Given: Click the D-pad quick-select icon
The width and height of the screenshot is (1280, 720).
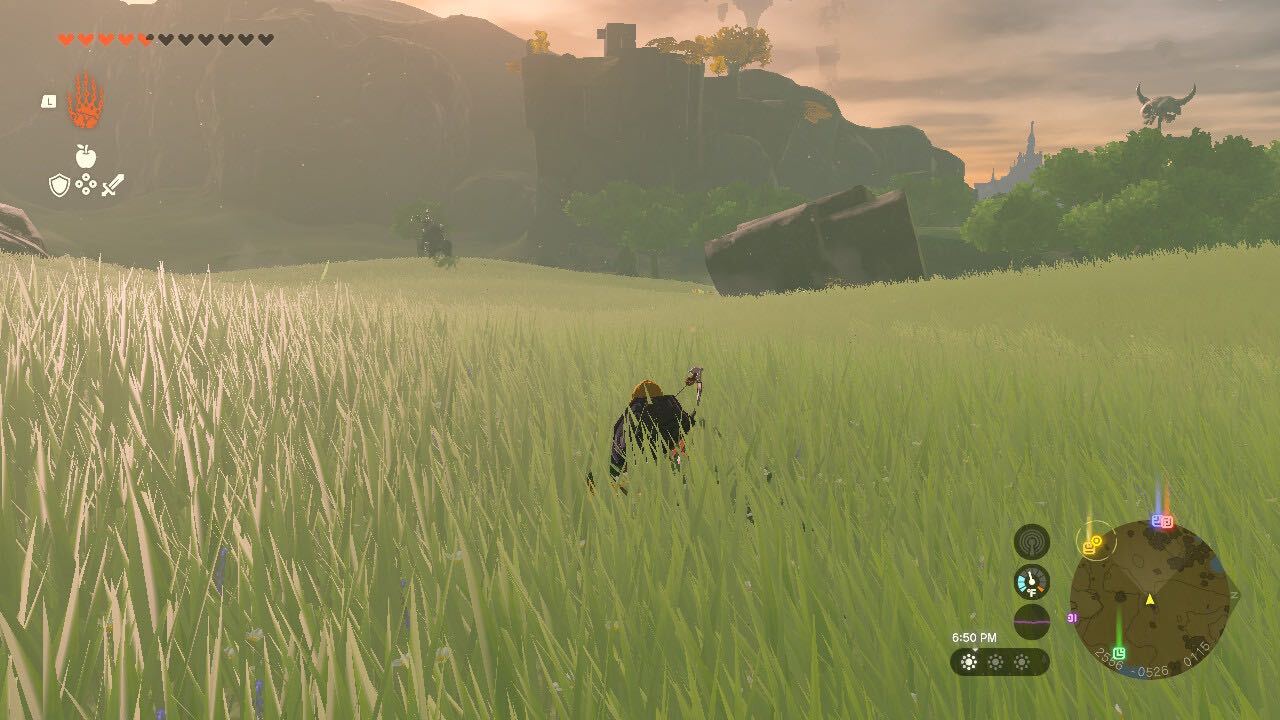Looking at the screenshot, I should pyautogui.click(x=86, y=183).
